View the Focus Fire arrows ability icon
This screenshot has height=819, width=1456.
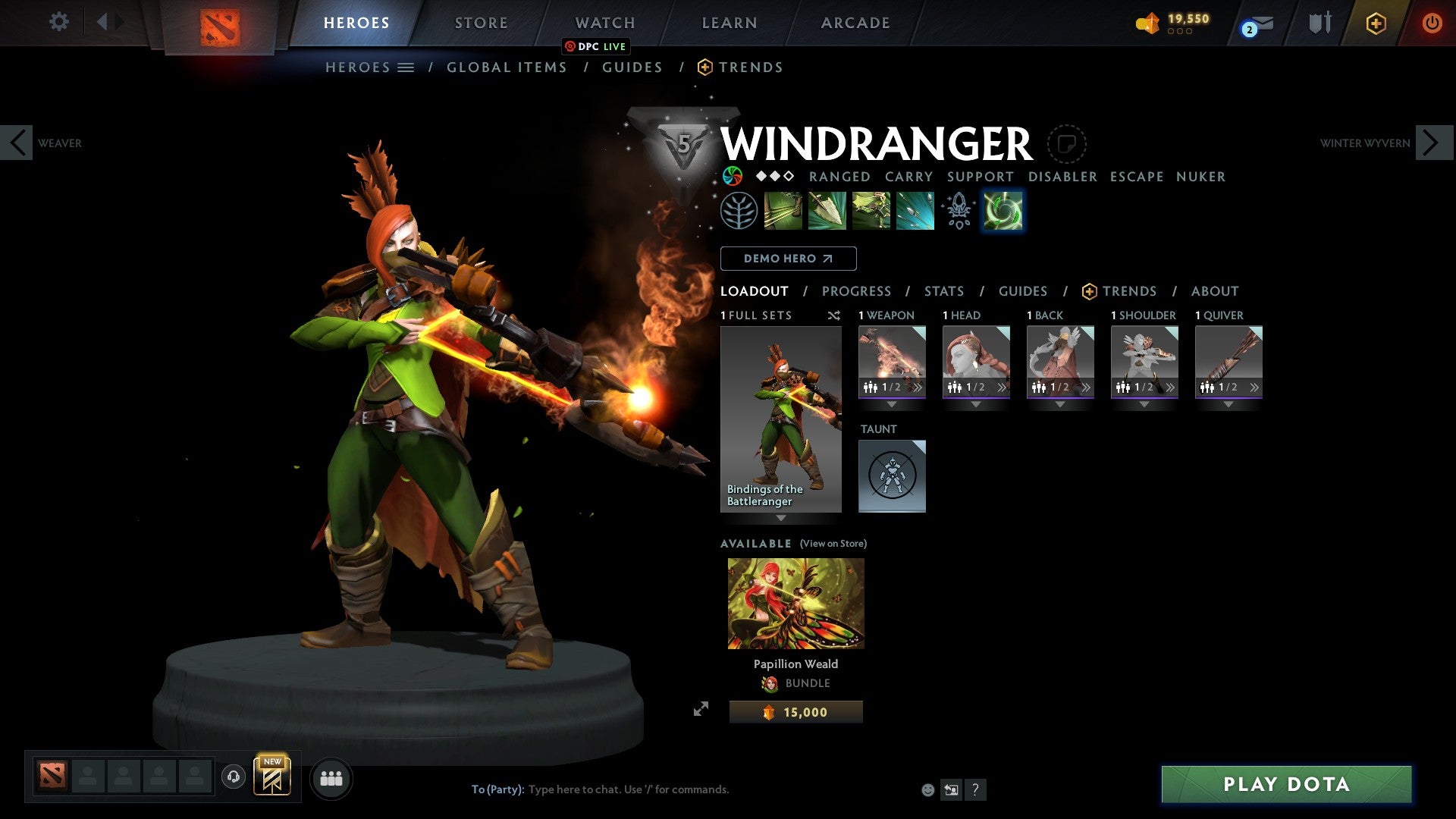[915, 211]
